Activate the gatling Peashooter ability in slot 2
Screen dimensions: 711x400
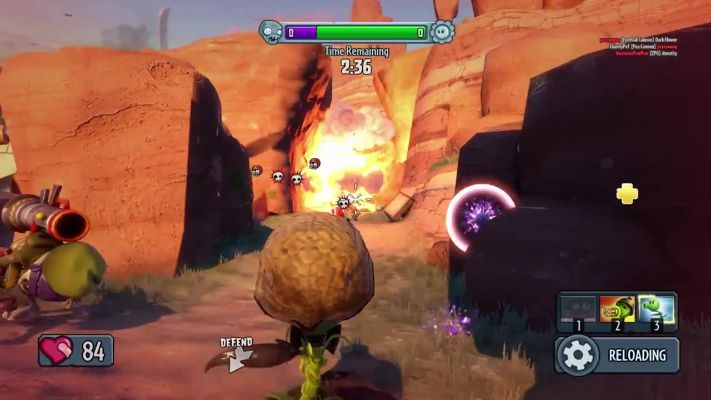(x=617, y=309)
